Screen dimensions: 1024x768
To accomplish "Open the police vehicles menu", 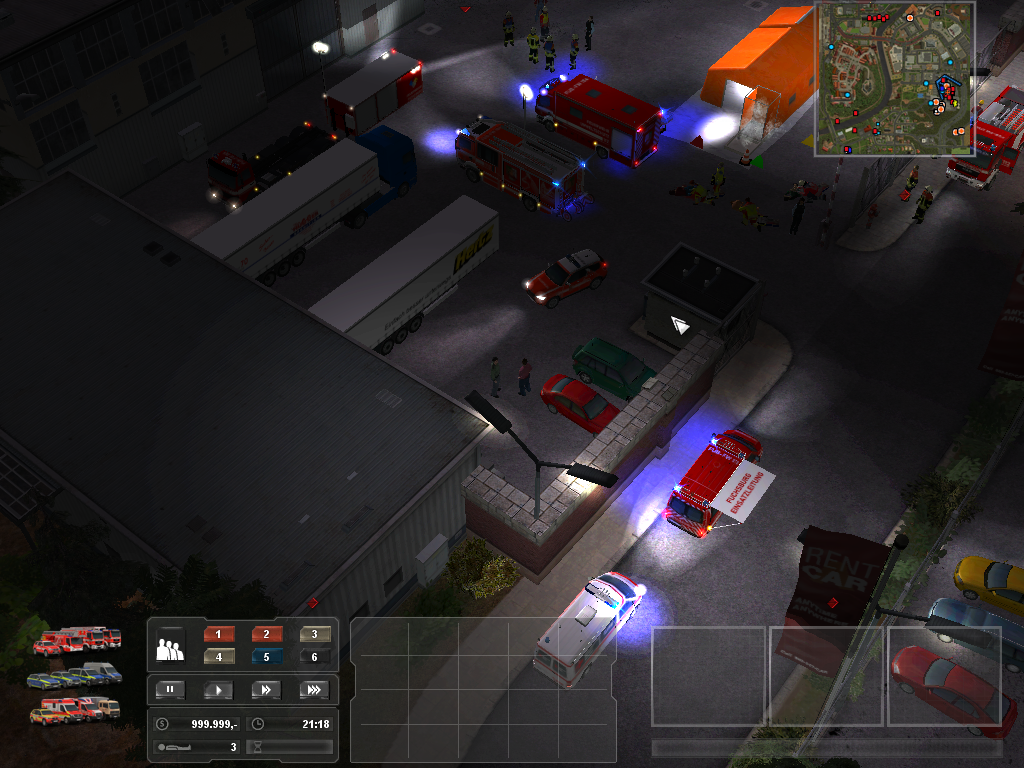I will [x=75, y=676].
